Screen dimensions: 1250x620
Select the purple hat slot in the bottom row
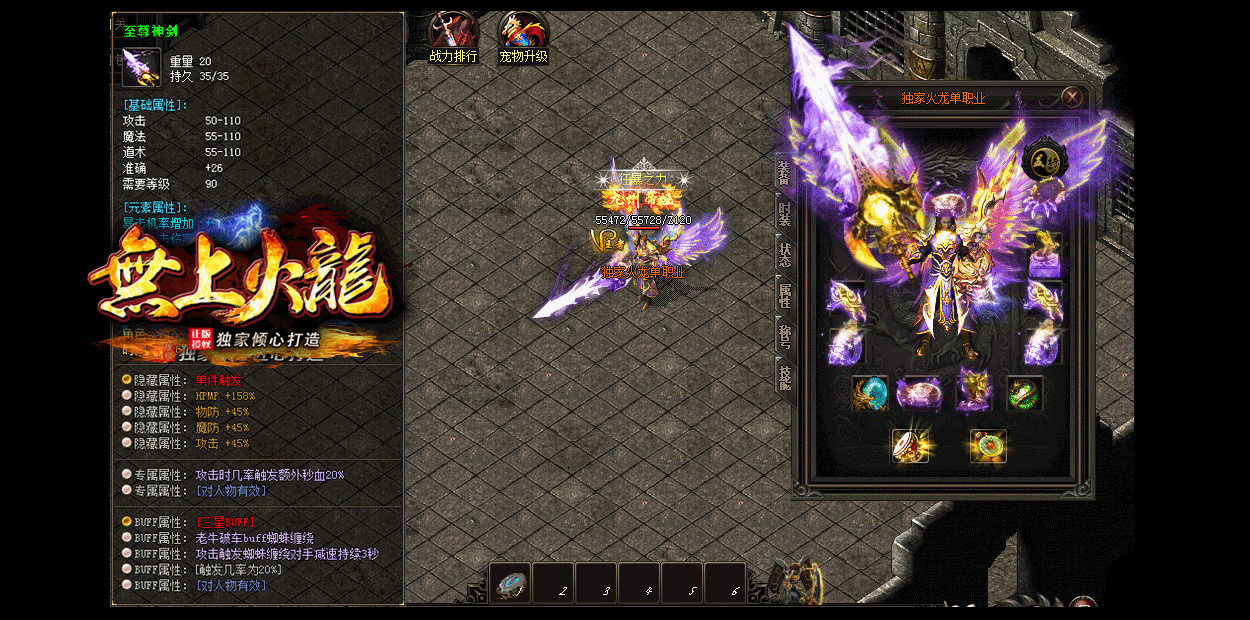point(918,393)
